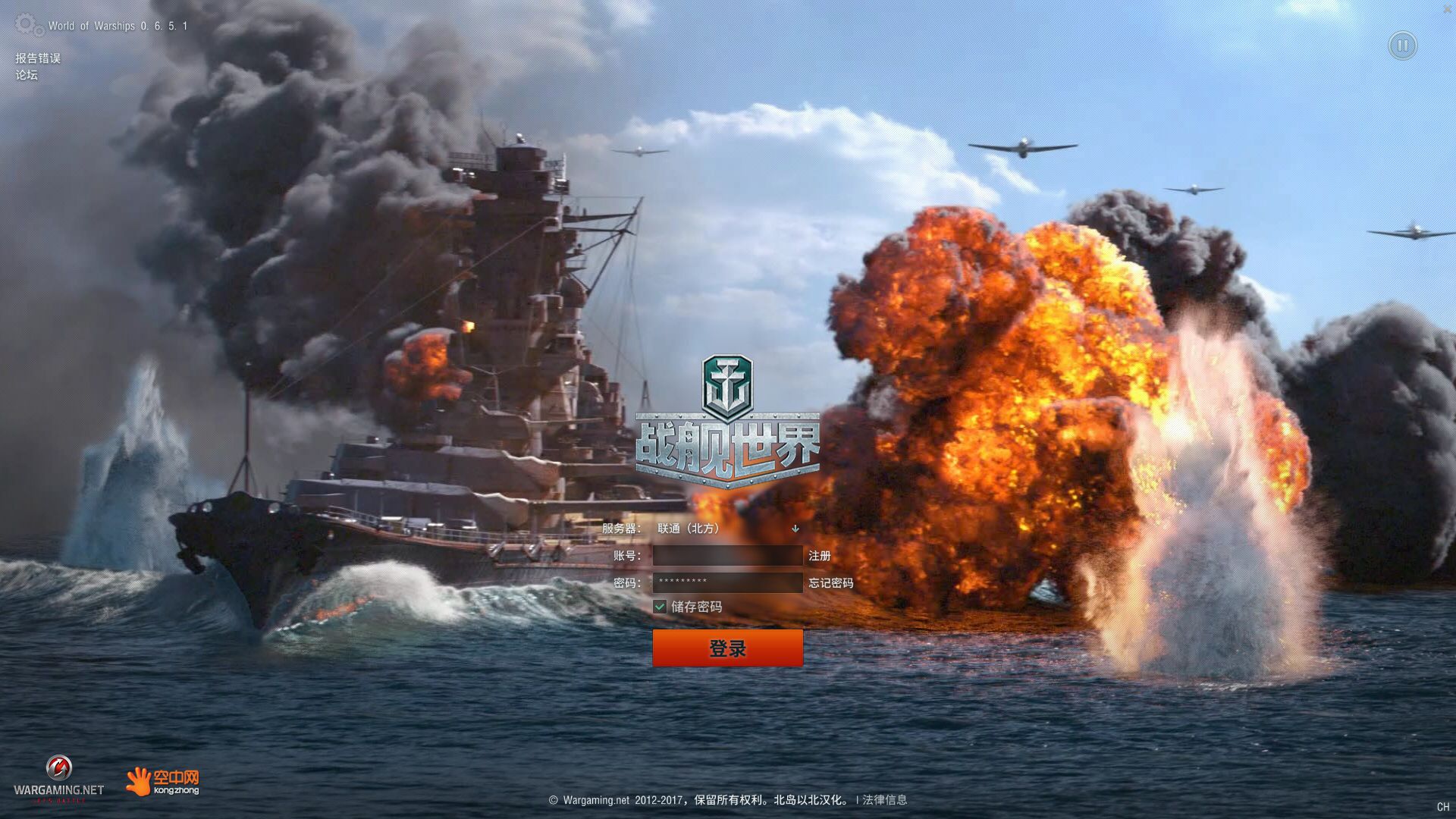
Task: Focus the 账号 account input field
Action: point(727,556)
